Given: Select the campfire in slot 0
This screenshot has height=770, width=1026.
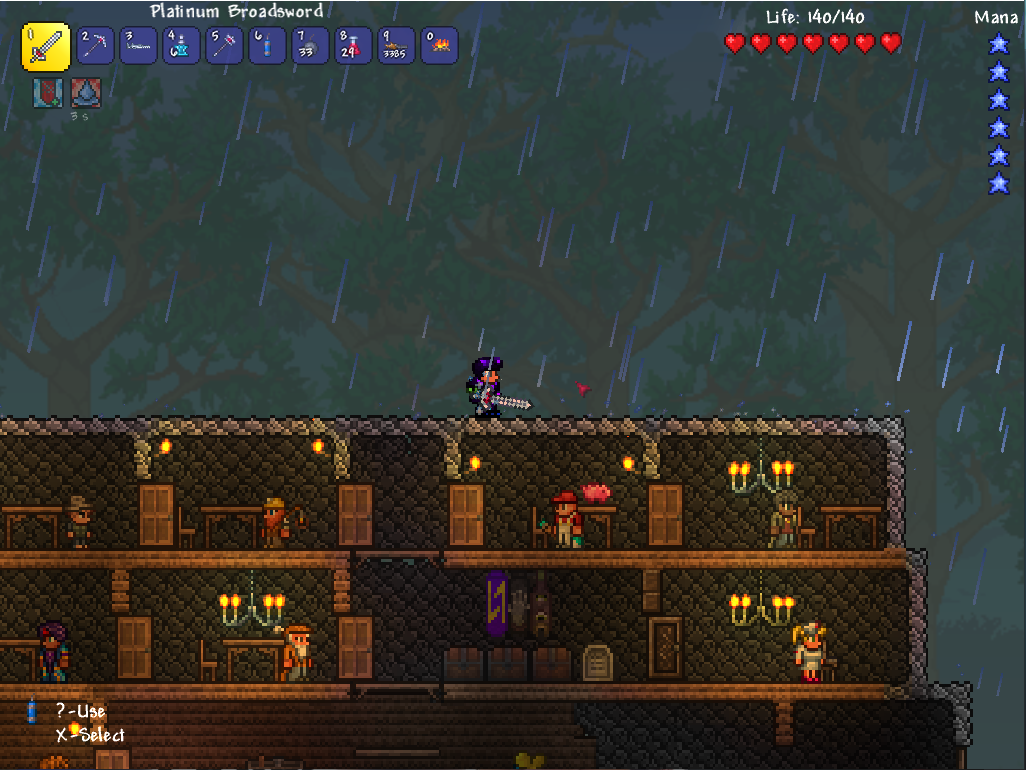Looking at the screenshot, I should point(439,46).
